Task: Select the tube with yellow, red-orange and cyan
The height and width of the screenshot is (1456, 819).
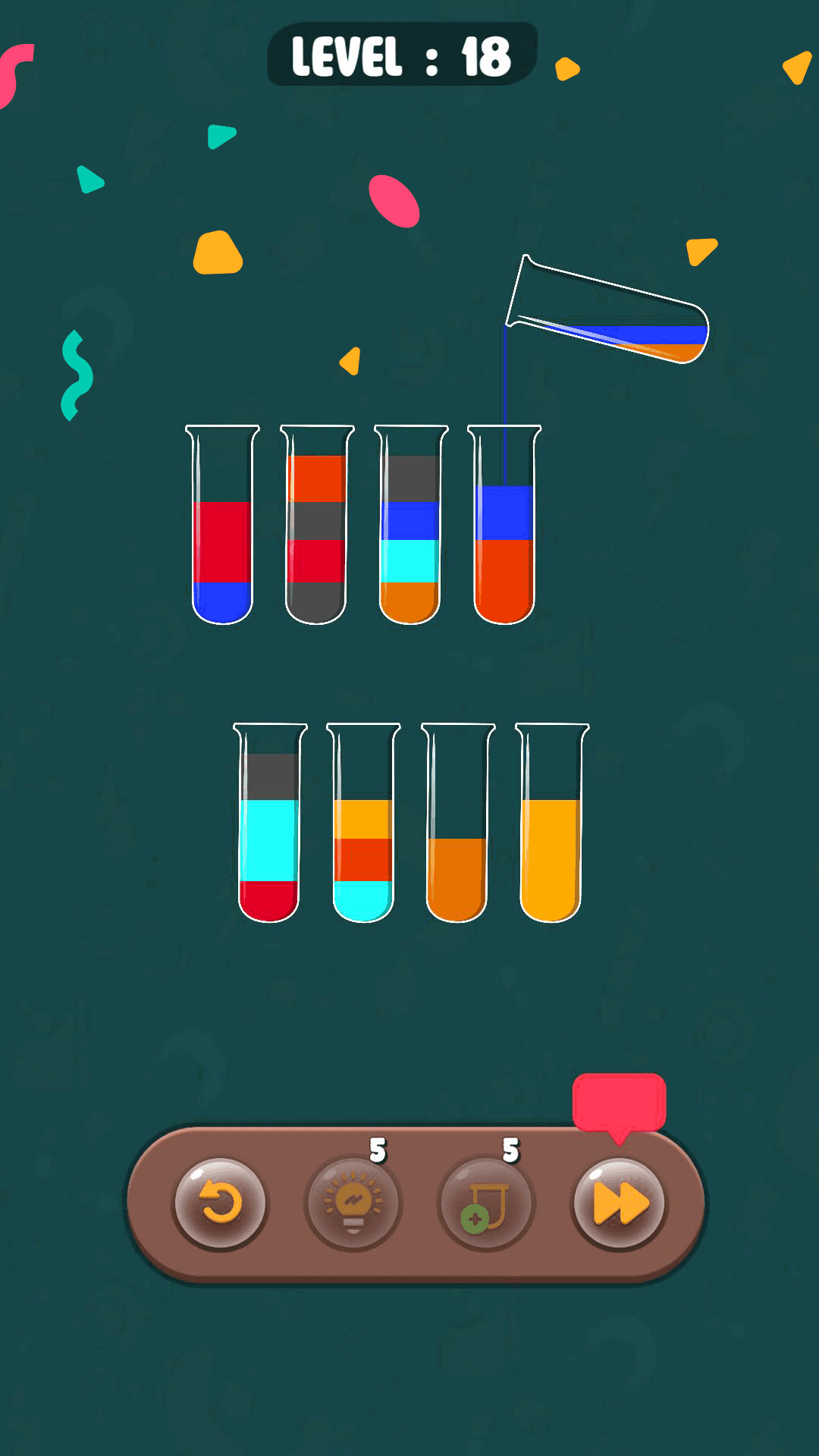Action: pyautogui.click(x=363, y=823)
